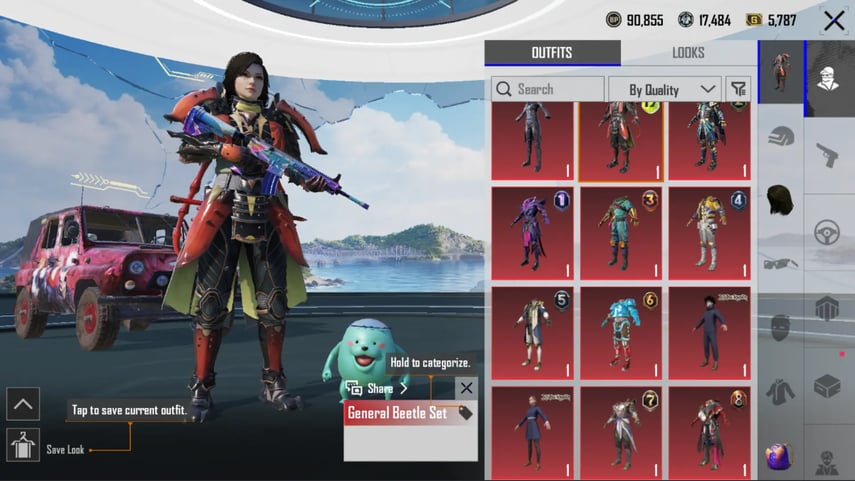Open the hair category
The image size is (855, 481).
[781, 199]
